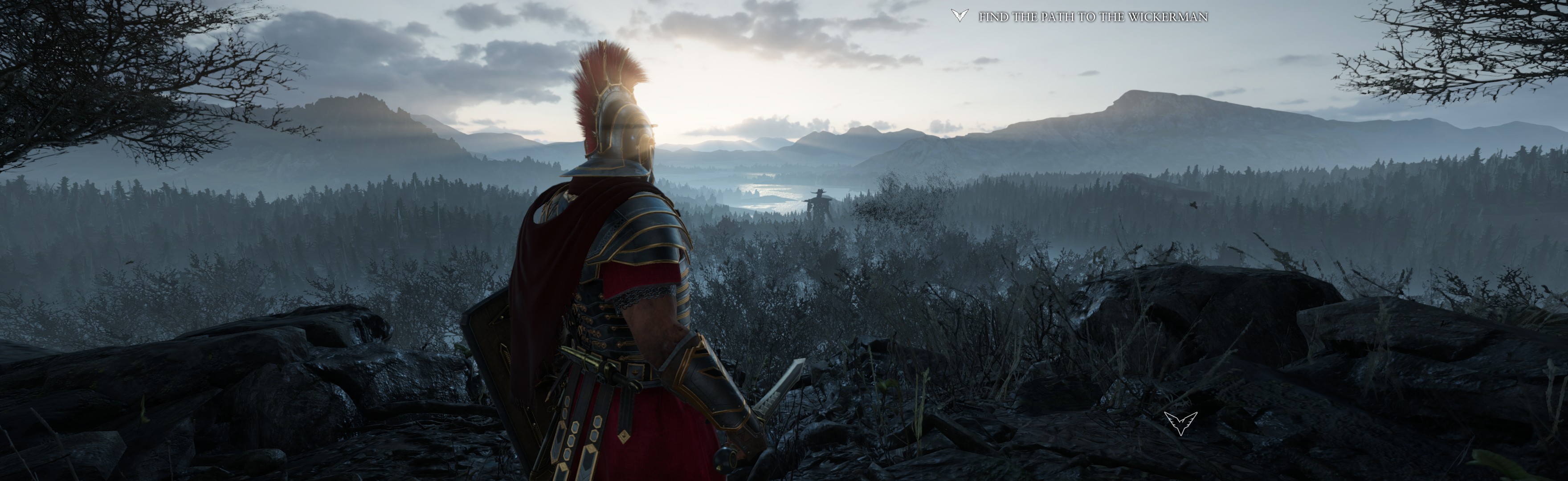Select the "Find the path to the Wickerman" objective
Image resolution: width=1568 pixels, height=481 pixels.
click(x=1093, y=17)
